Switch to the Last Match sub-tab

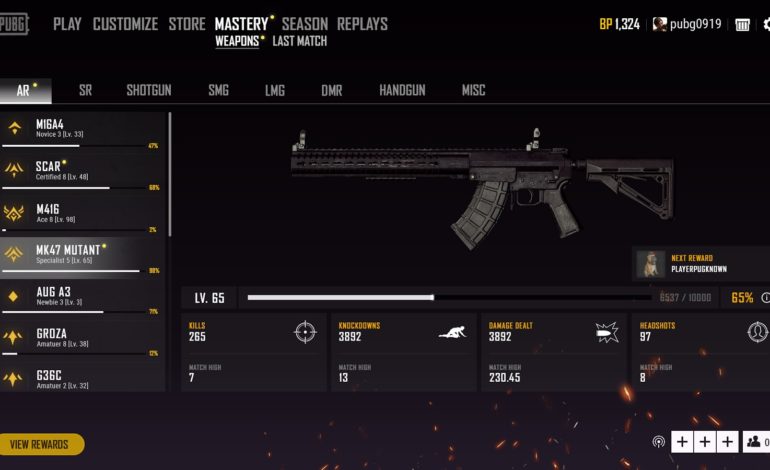(x=299, y=42)
